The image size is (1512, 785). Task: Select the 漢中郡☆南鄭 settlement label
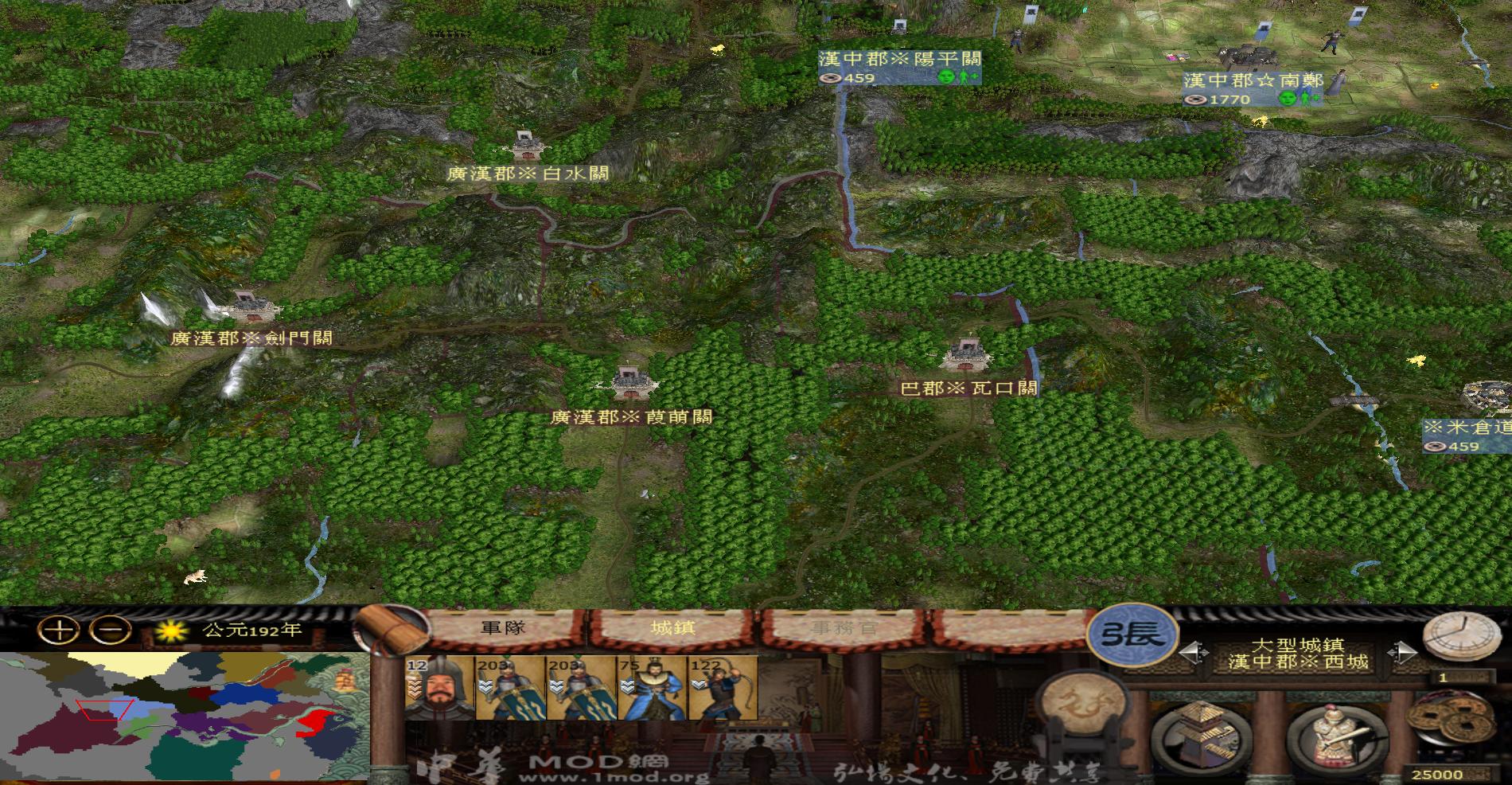point(1255,80)
